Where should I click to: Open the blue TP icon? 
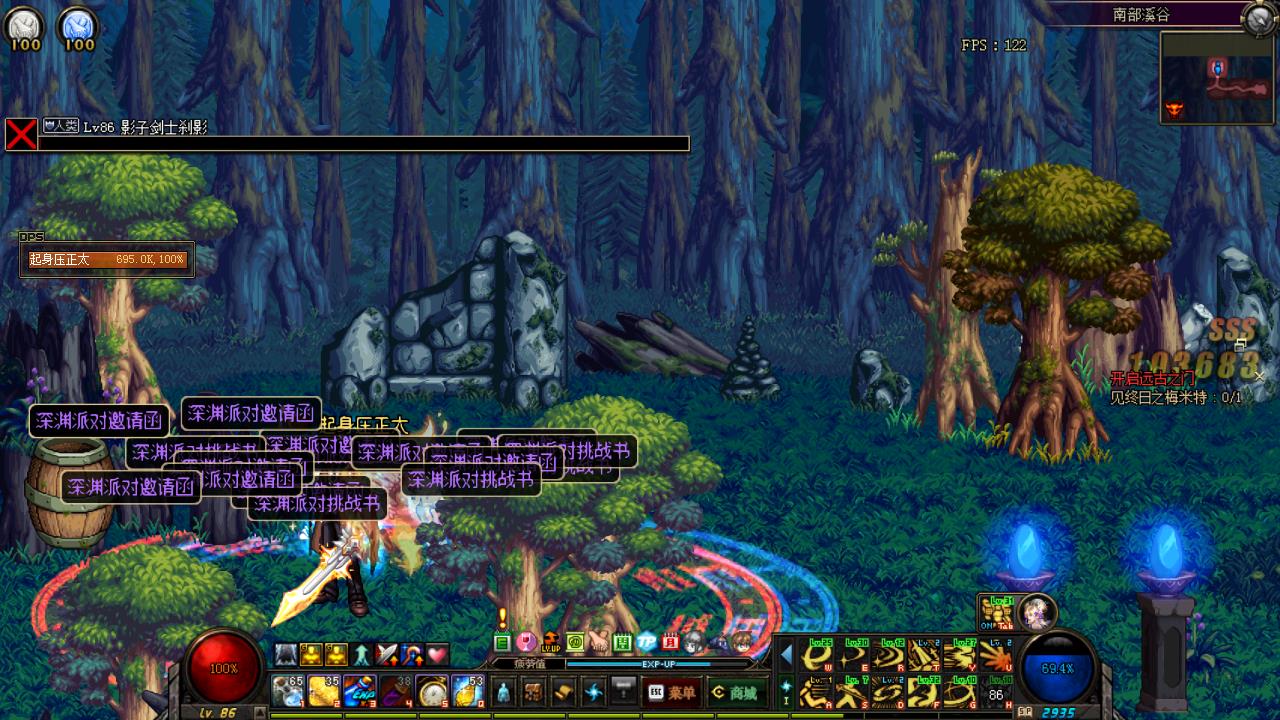click(x=647, y=642)
